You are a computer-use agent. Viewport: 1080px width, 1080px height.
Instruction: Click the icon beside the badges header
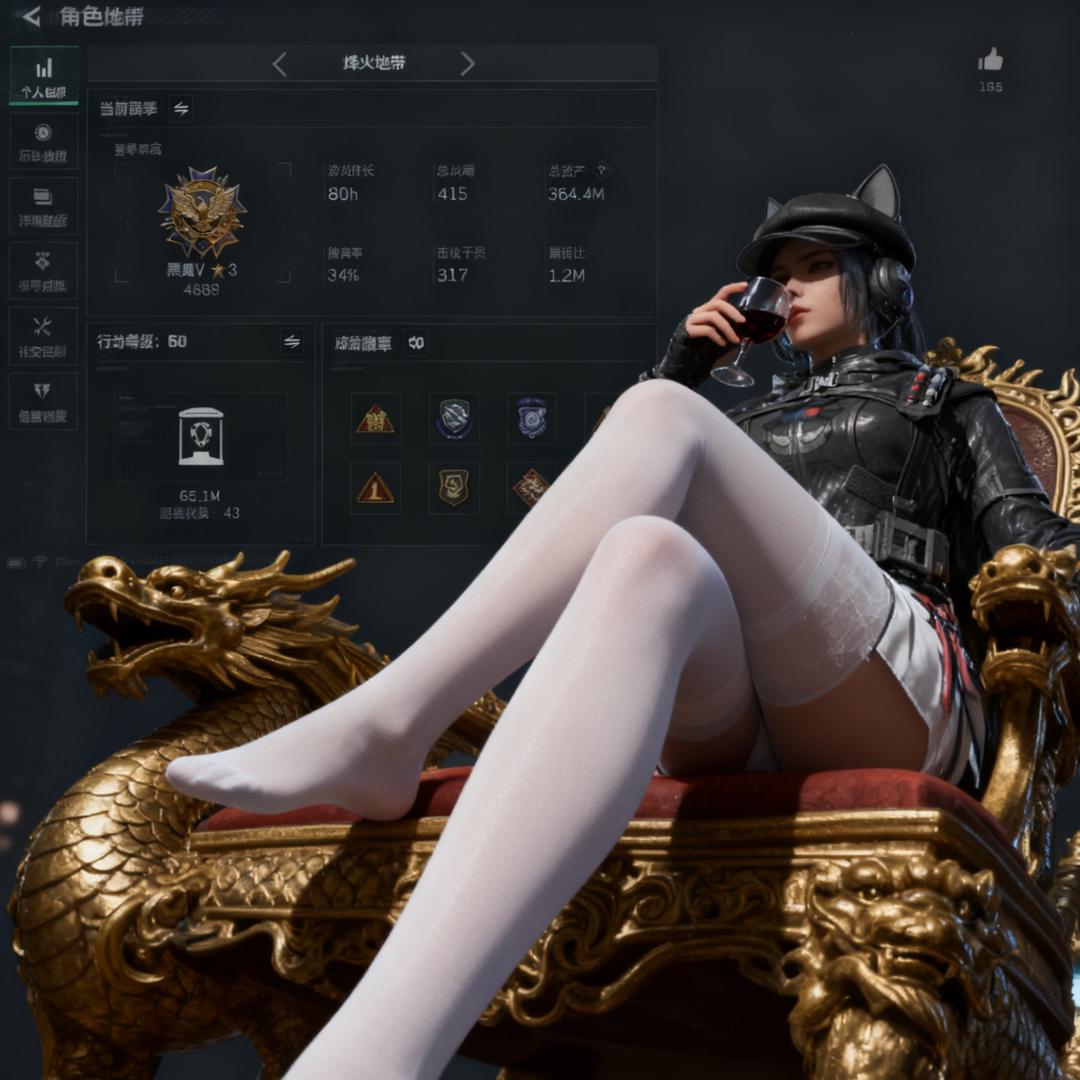416,343
